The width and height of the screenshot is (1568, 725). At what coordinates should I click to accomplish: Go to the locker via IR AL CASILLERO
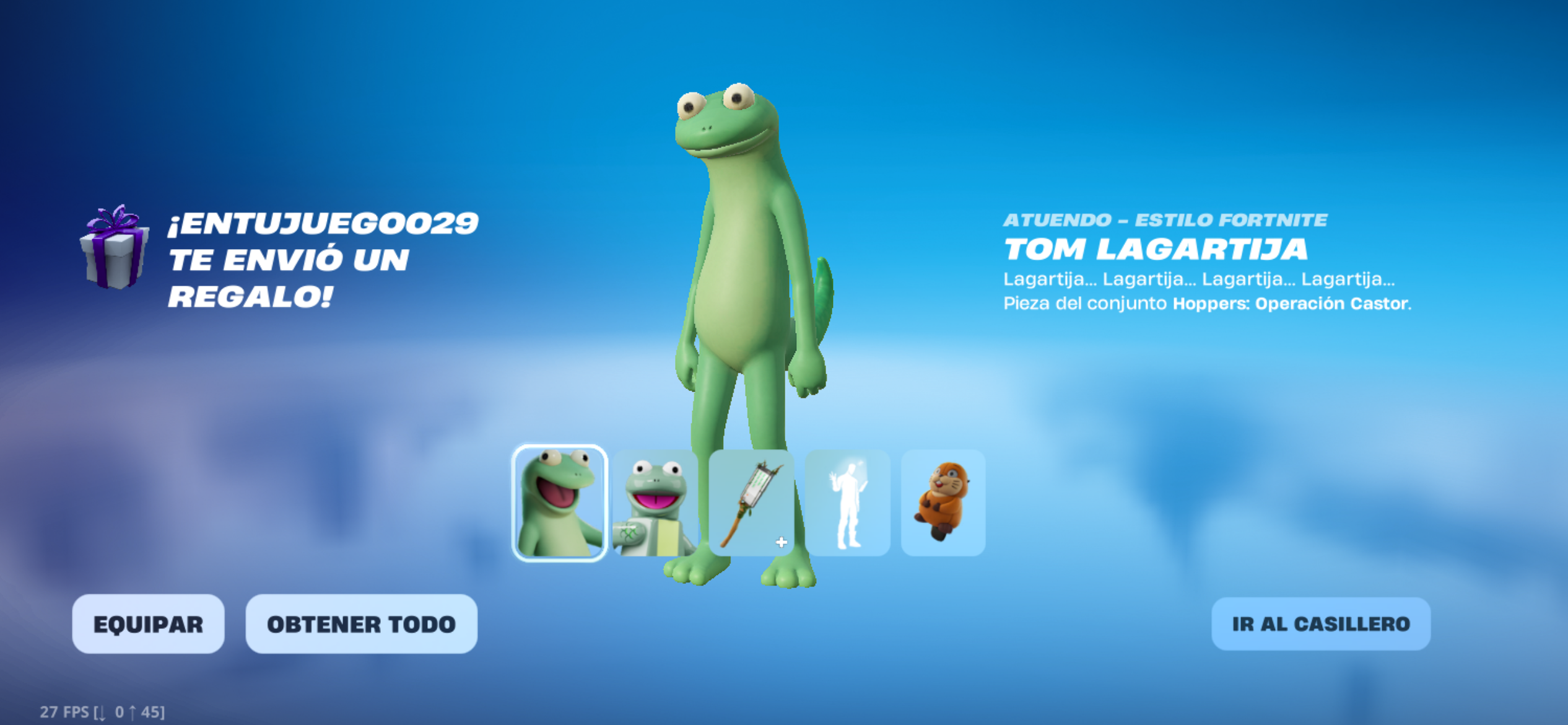coord(1320,624)
